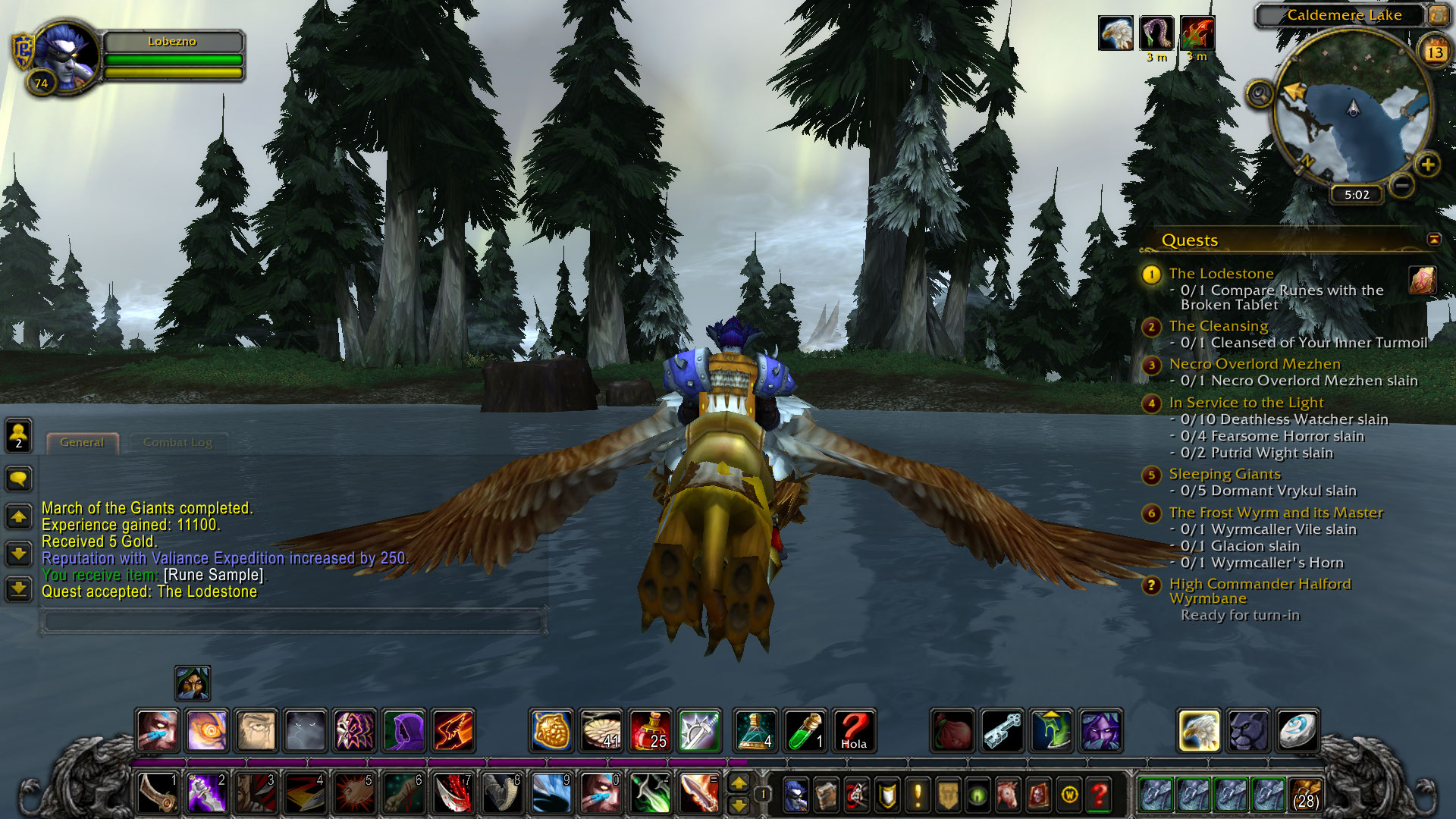Zoom out the minimap with minus button

[1402, 184]
